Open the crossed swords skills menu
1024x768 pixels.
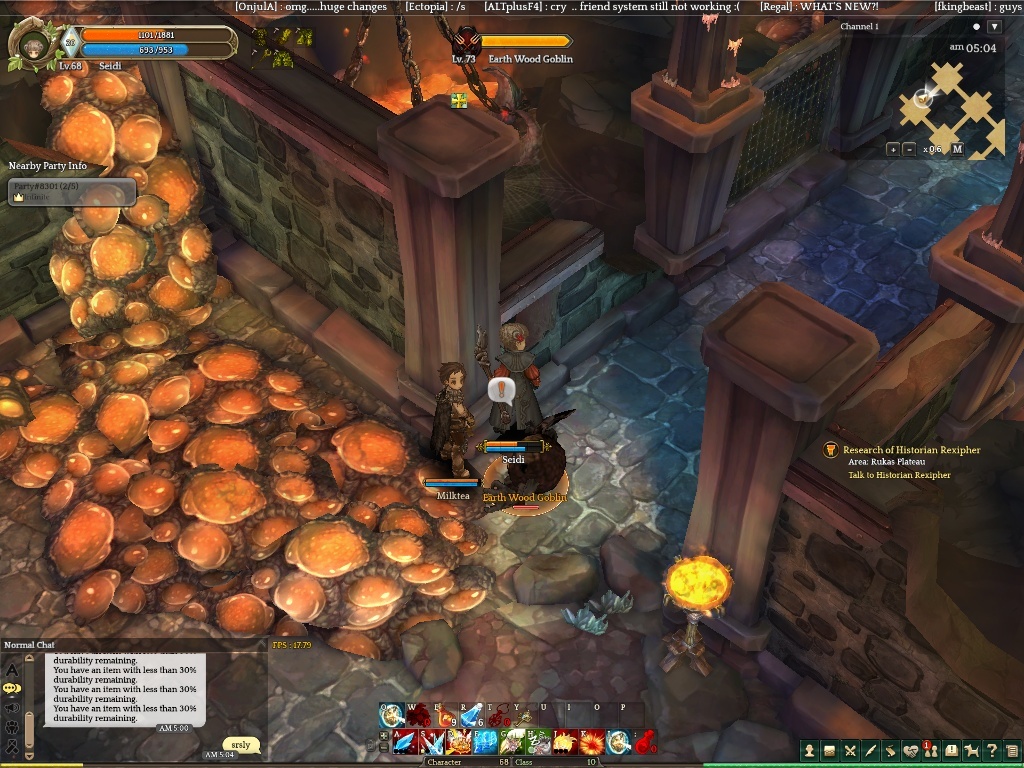click(850, 750)
